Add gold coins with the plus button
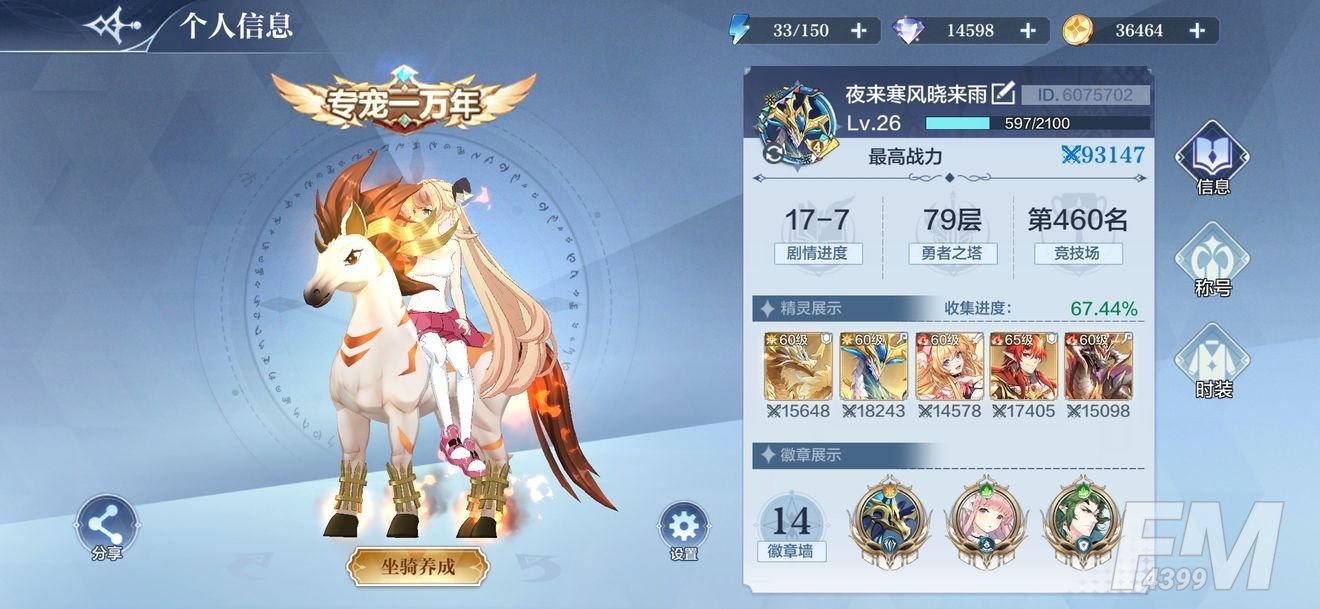Screen dimensions: 1320x609 (x=1197, y=31)
